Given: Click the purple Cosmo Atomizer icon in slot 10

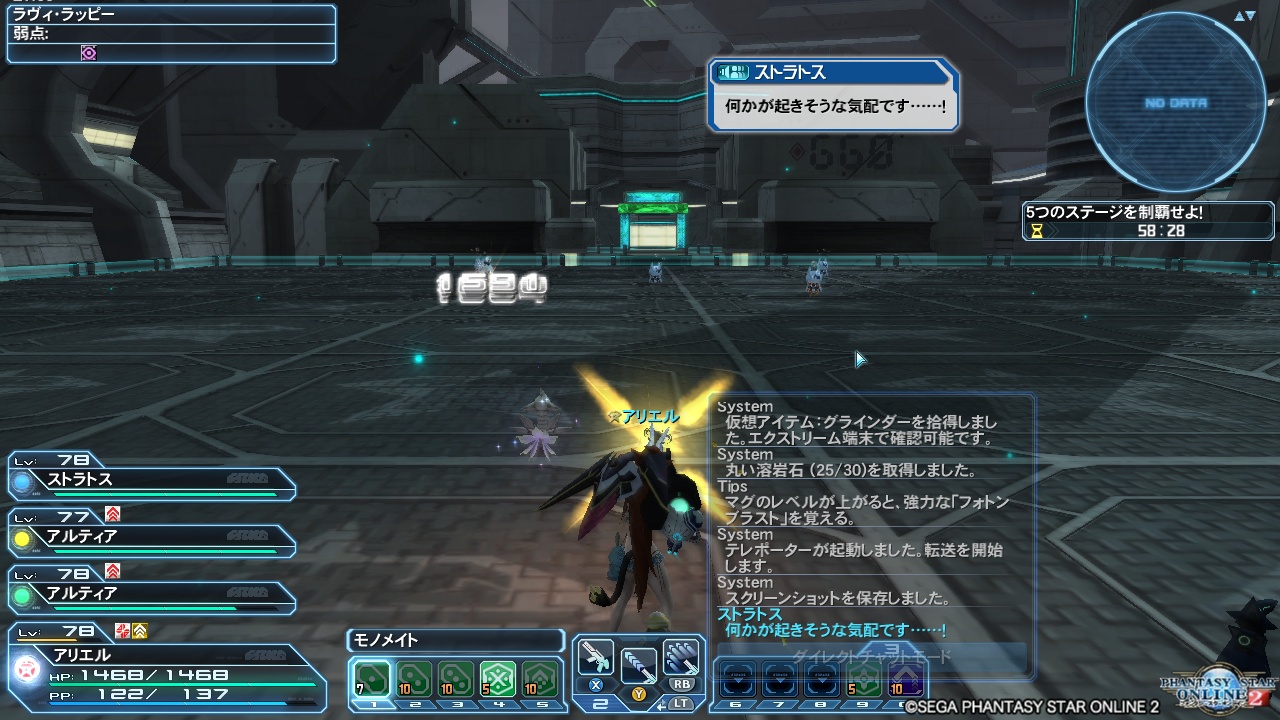Looking at the screenshot, I should [905, 680].
